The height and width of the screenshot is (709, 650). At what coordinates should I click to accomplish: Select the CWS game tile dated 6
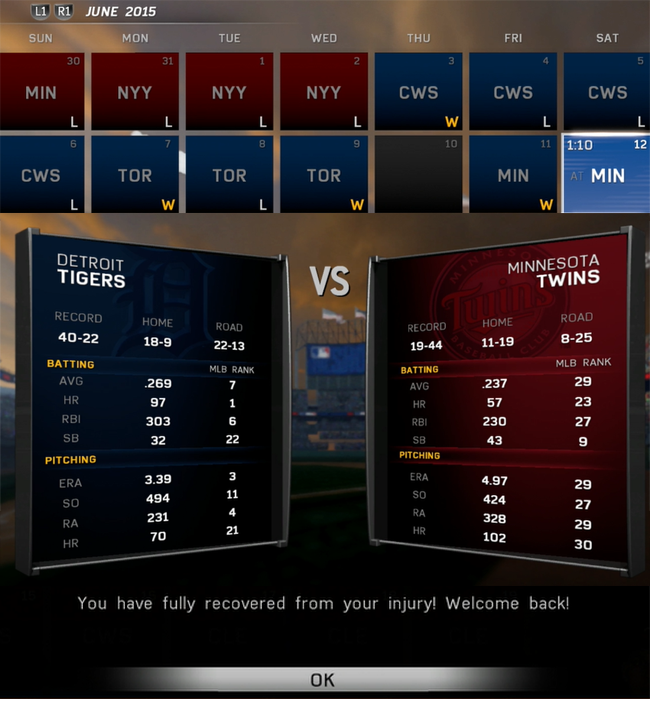[41, 174]
